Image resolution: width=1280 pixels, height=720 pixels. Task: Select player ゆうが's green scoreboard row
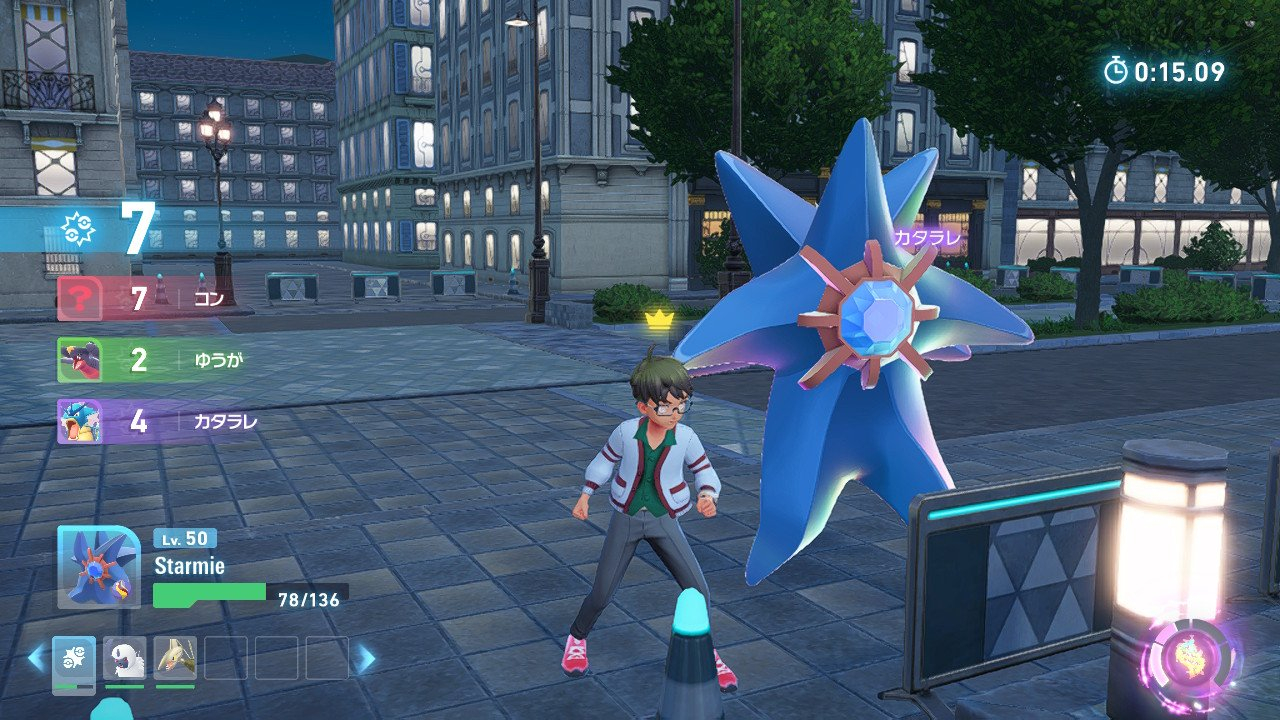150,360
